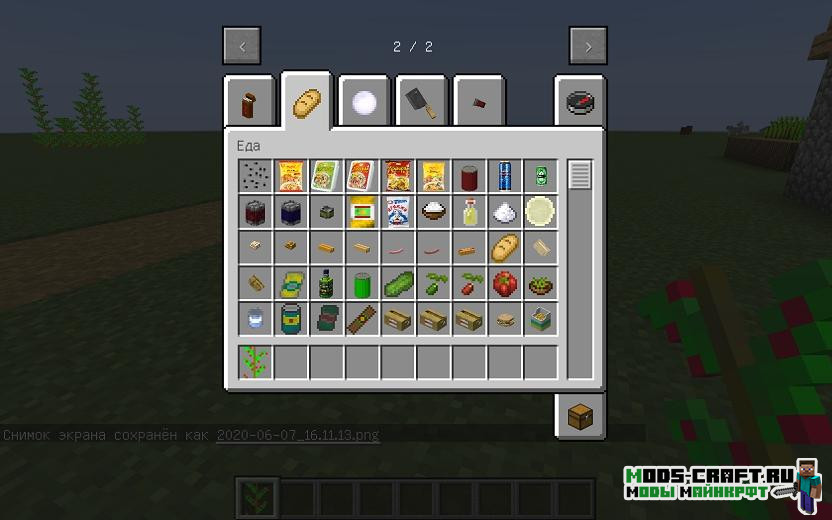Open the chest survival inventory tab

coord(580,416)
